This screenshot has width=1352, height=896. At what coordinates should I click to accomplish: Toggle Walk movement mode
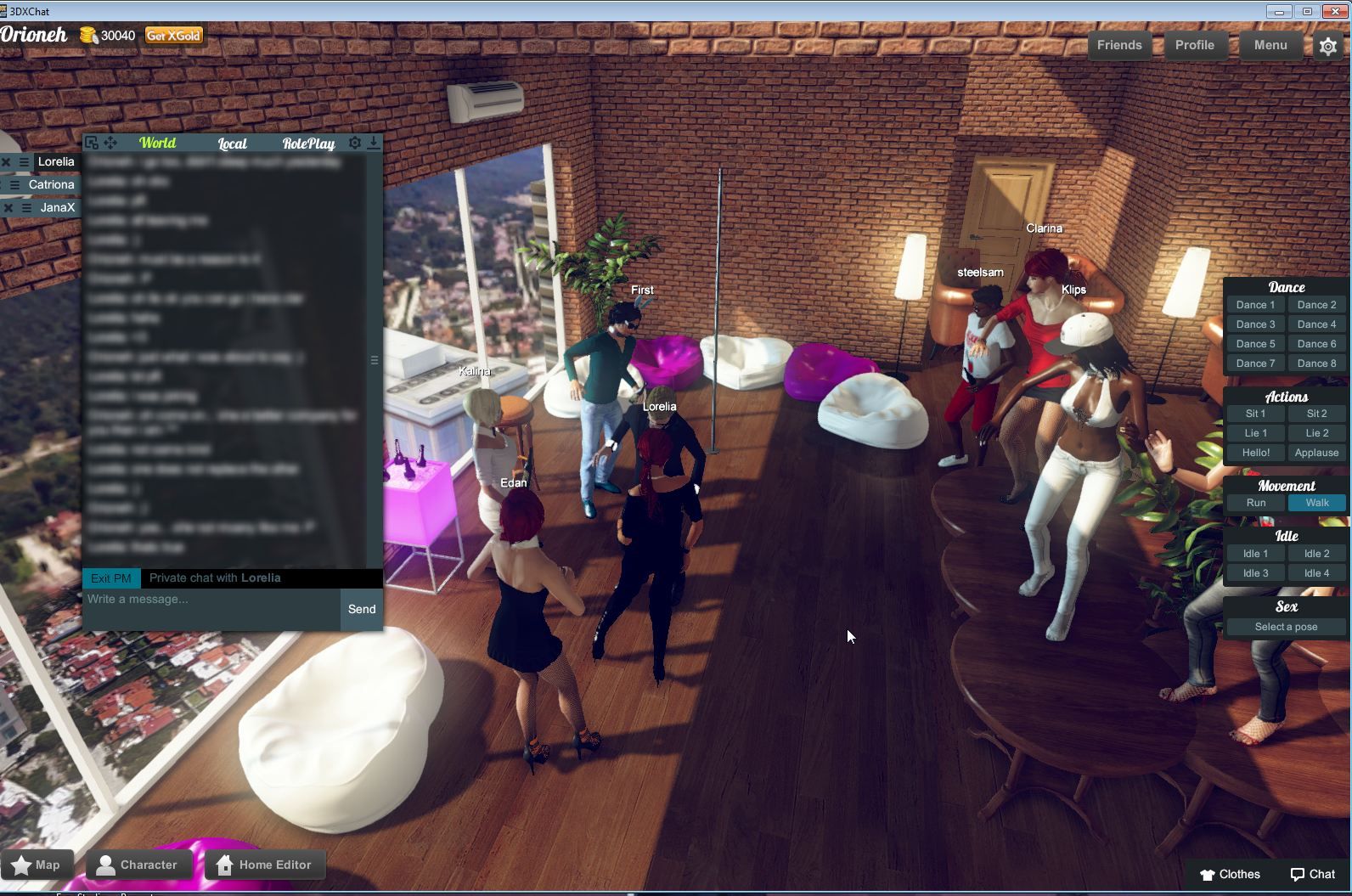[x=1316, y=503]
